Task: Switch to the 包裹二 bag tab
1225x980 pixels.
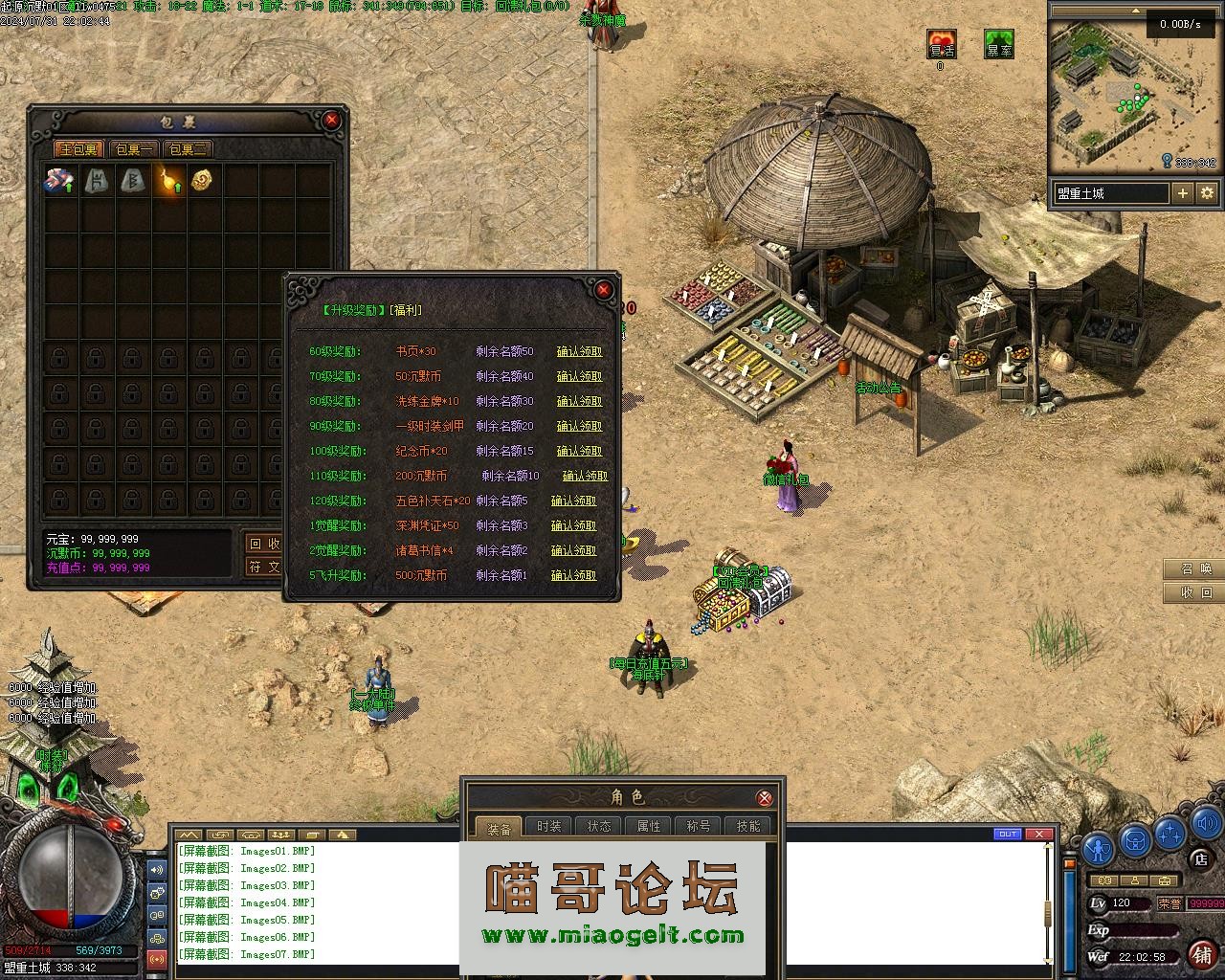Action: pos(188,149)
